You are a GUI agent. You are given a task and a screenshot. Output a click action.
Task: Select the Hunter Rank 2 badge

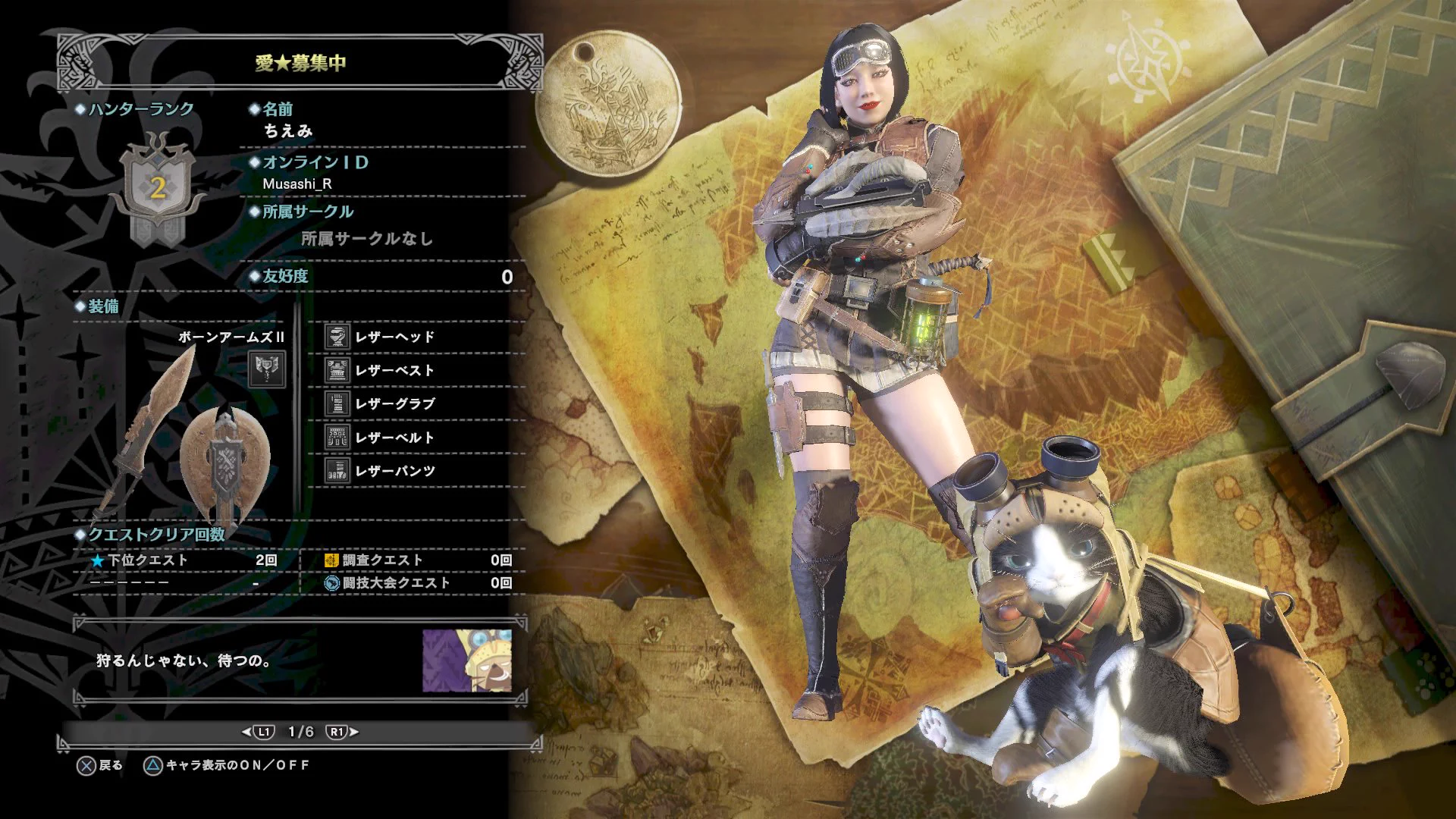point(157,190)
